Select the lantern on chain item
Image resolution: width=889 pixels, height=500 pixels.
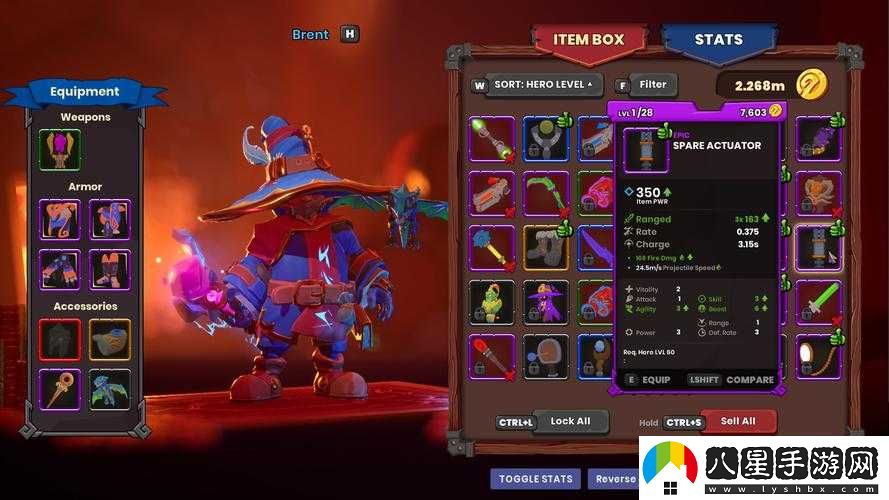pos(817,356)
